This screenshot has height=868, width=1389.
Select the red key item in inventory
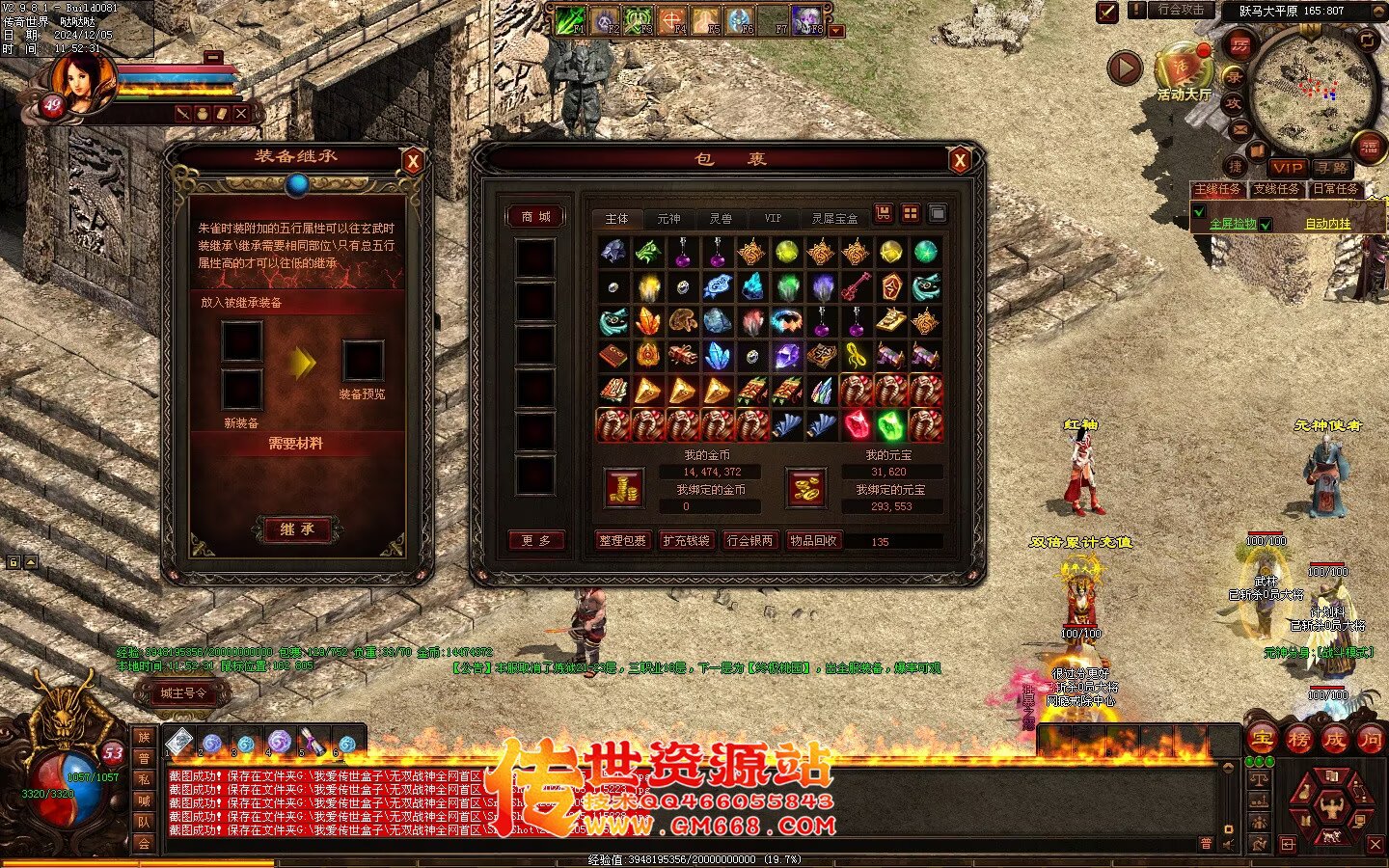click(856, 286)
